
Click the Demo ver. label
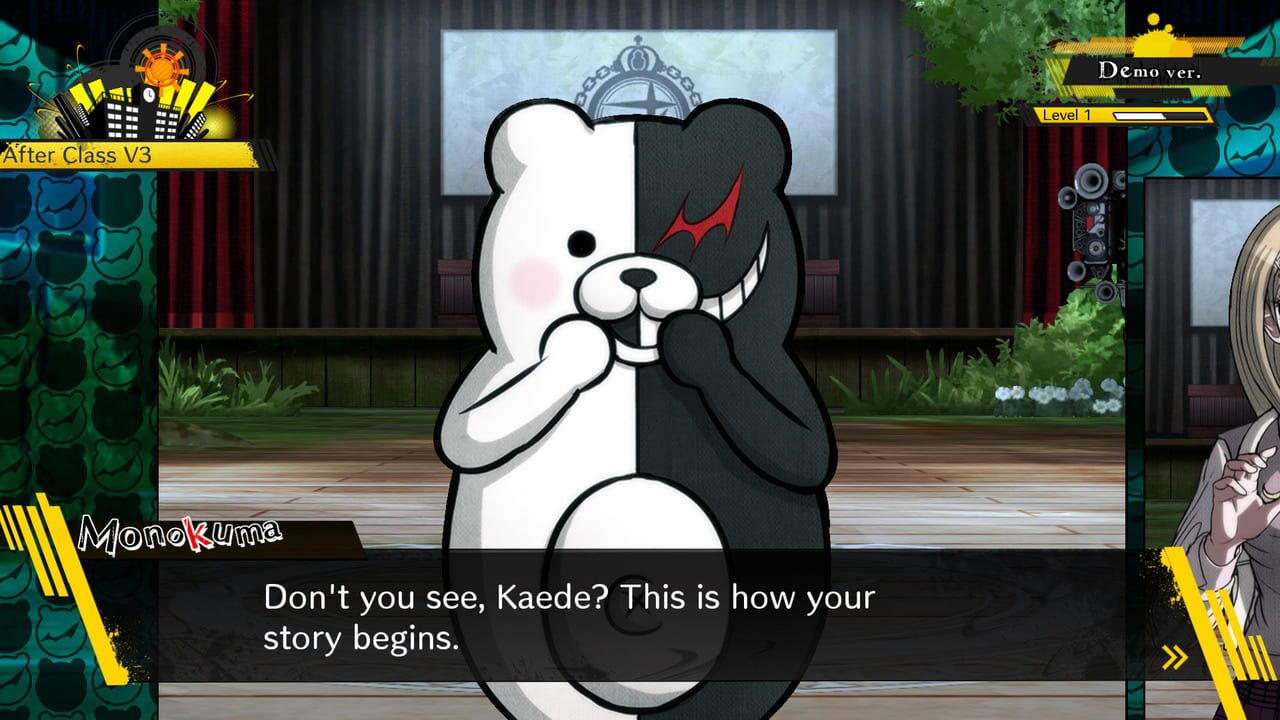point(1151,71)
